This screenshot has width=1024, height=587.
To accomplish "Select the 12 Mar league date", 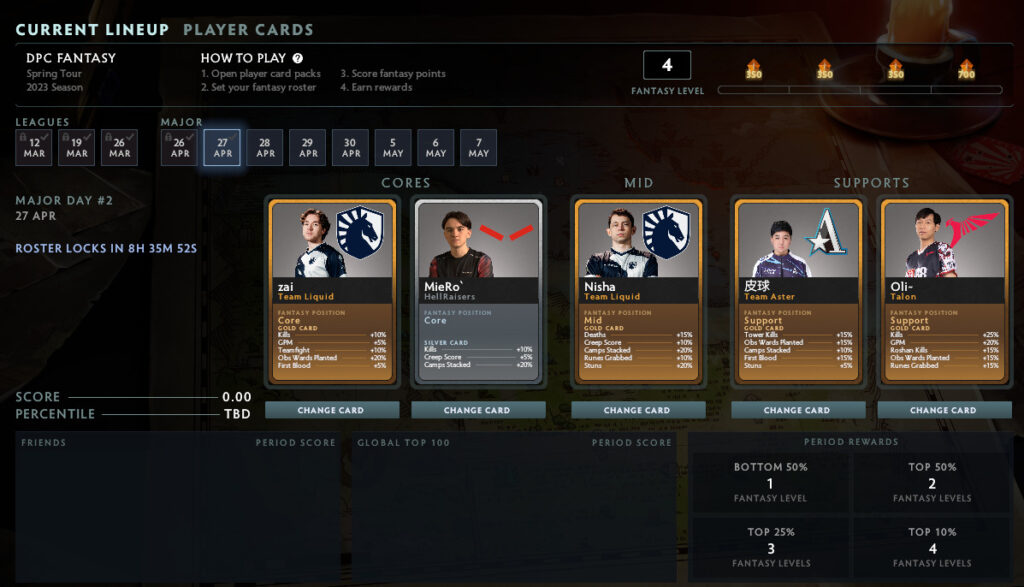I will pyautogui.click(x=34, y=148).
